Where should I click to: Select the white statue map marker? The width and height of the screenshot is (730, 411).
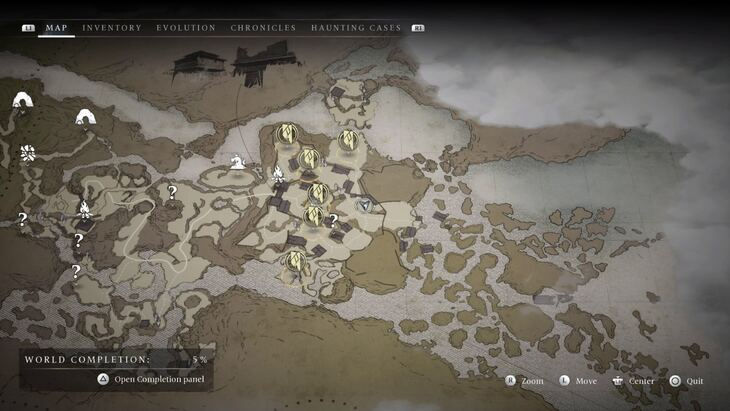pos(237,161)
